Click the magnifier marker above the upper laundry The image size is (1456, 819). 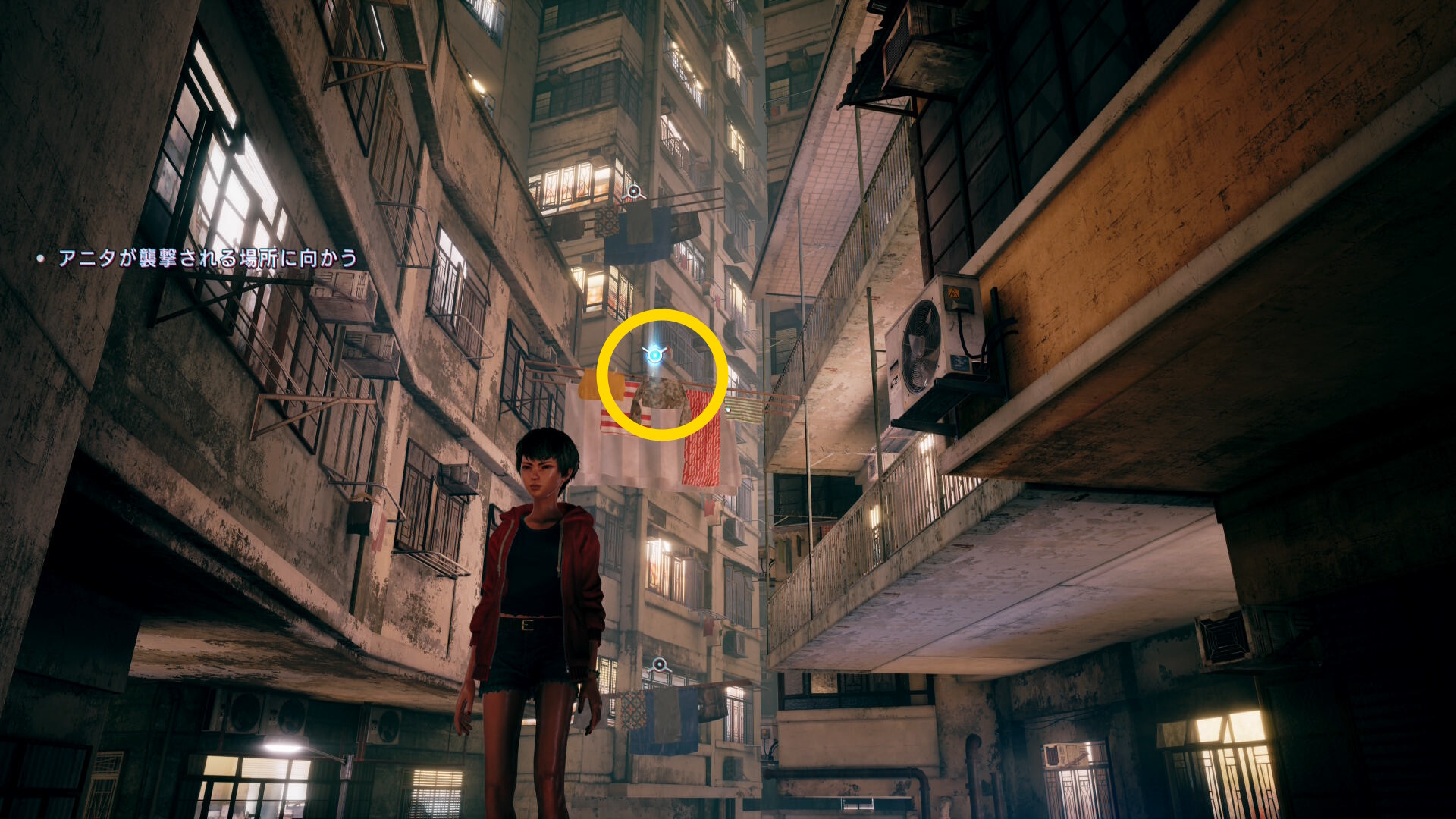pyautogui.click(x=633, y=193)
